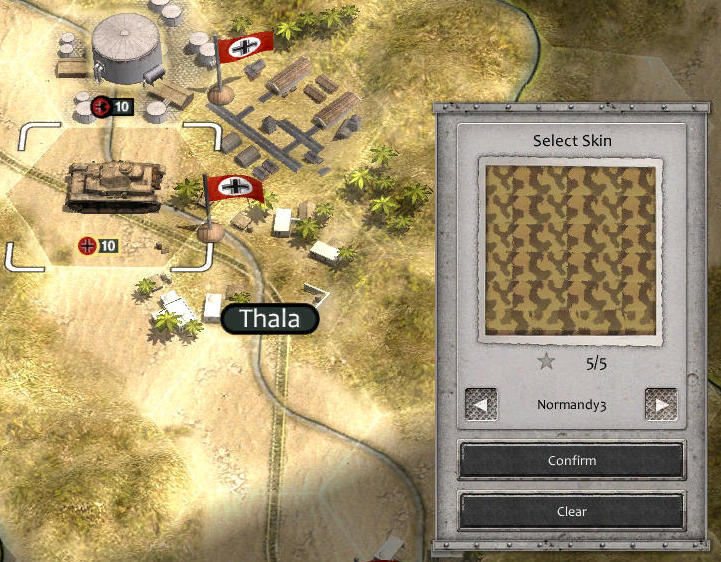The width and height of the screenshot is (721, 562).
Task: Click the Normandy3 camouflage preview
Action: tap(571, 249)
